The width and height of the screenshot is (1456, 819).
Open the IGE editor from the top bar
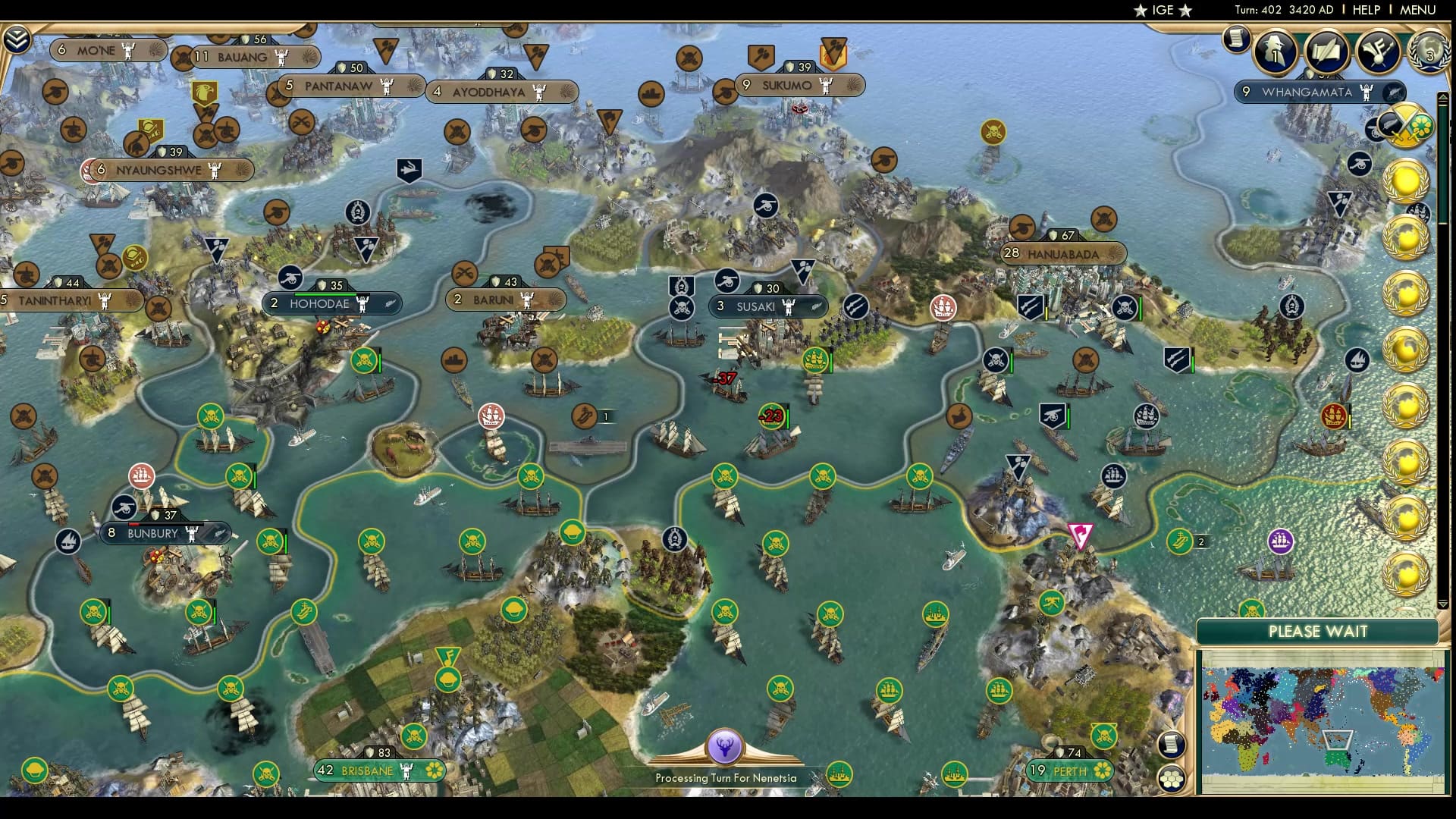(1163, 10)
